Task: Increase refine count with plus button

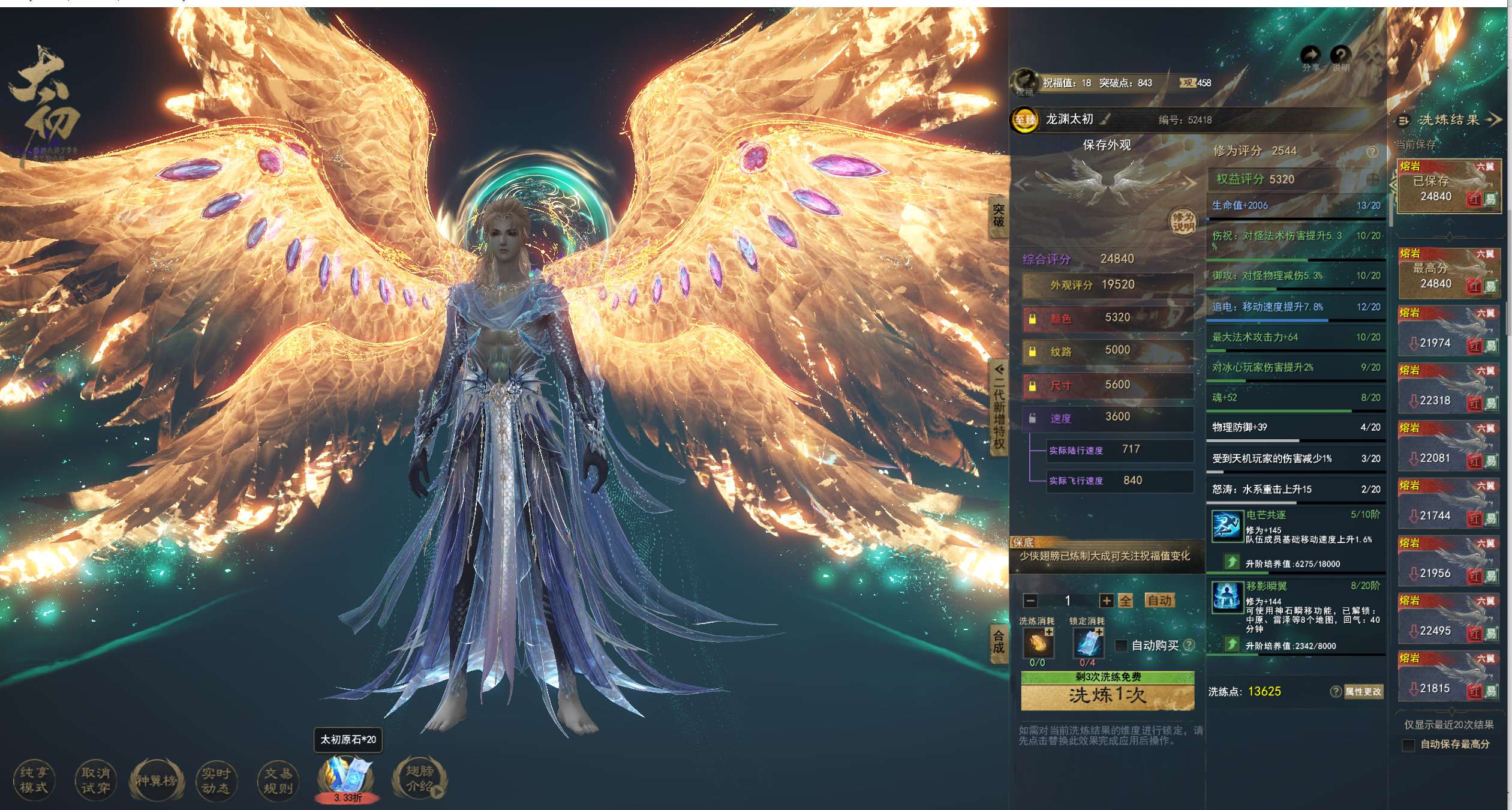Action: [1106, 601]
